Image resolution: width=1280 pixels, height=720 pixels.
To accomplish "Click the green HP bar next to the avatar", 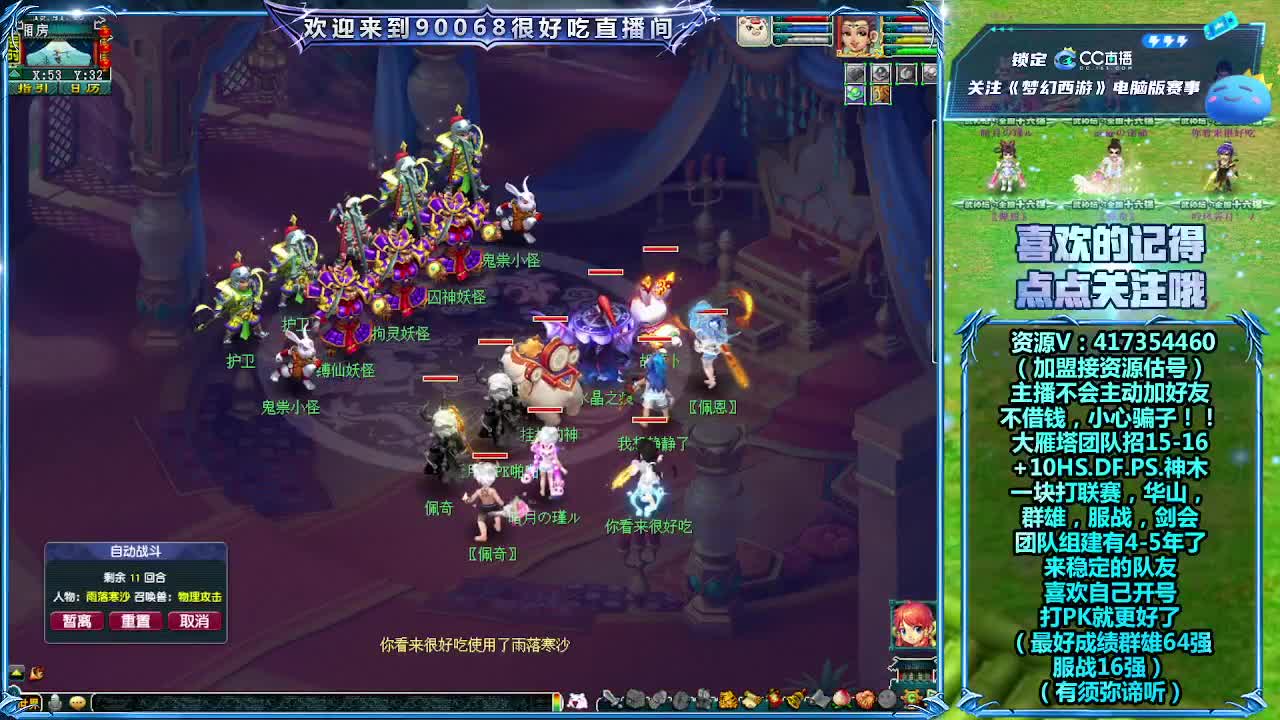I will click(911, 50).
